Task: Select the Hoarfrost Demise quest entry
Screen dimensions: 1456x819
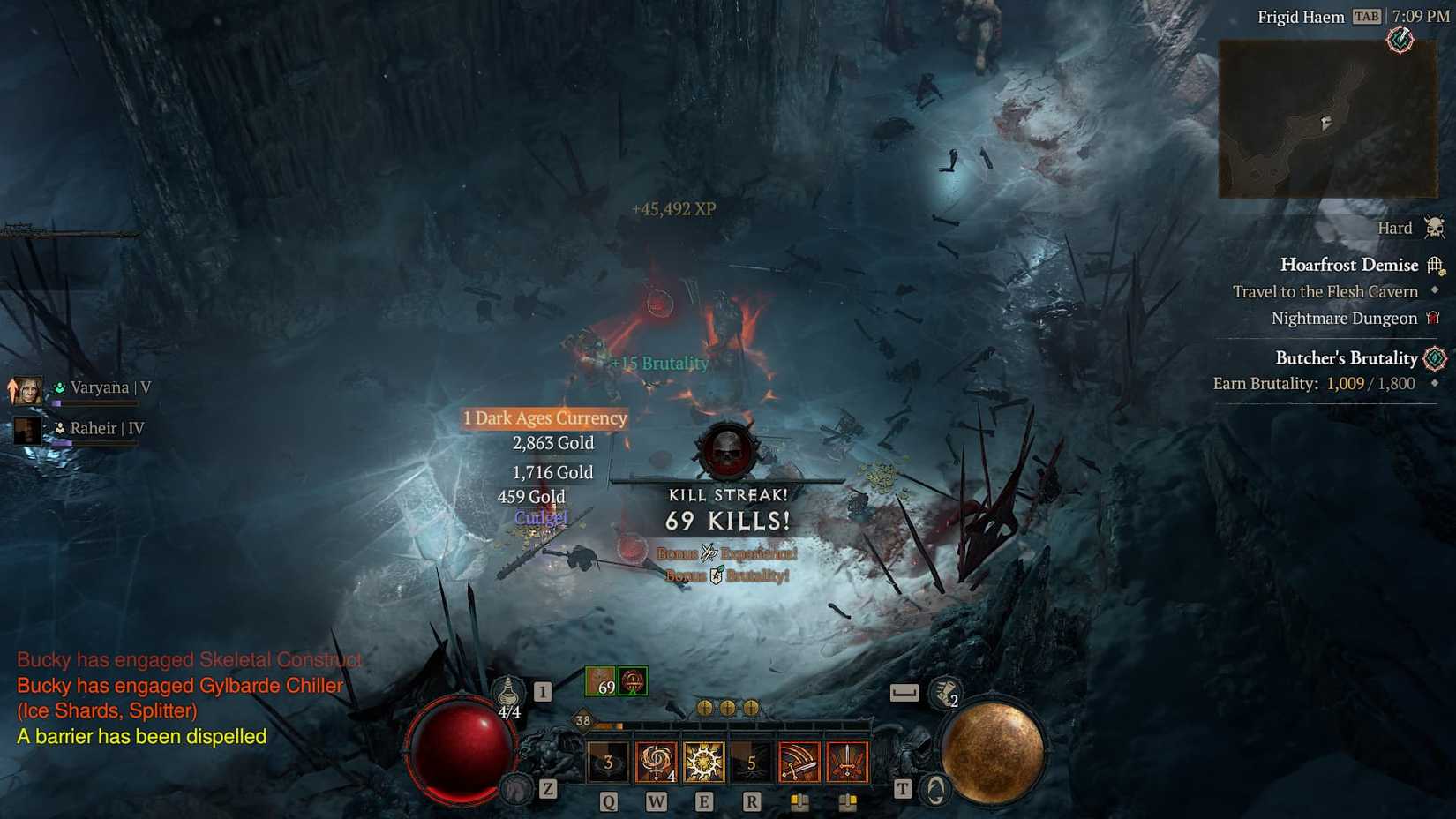Action: [x=1349, y=264]
